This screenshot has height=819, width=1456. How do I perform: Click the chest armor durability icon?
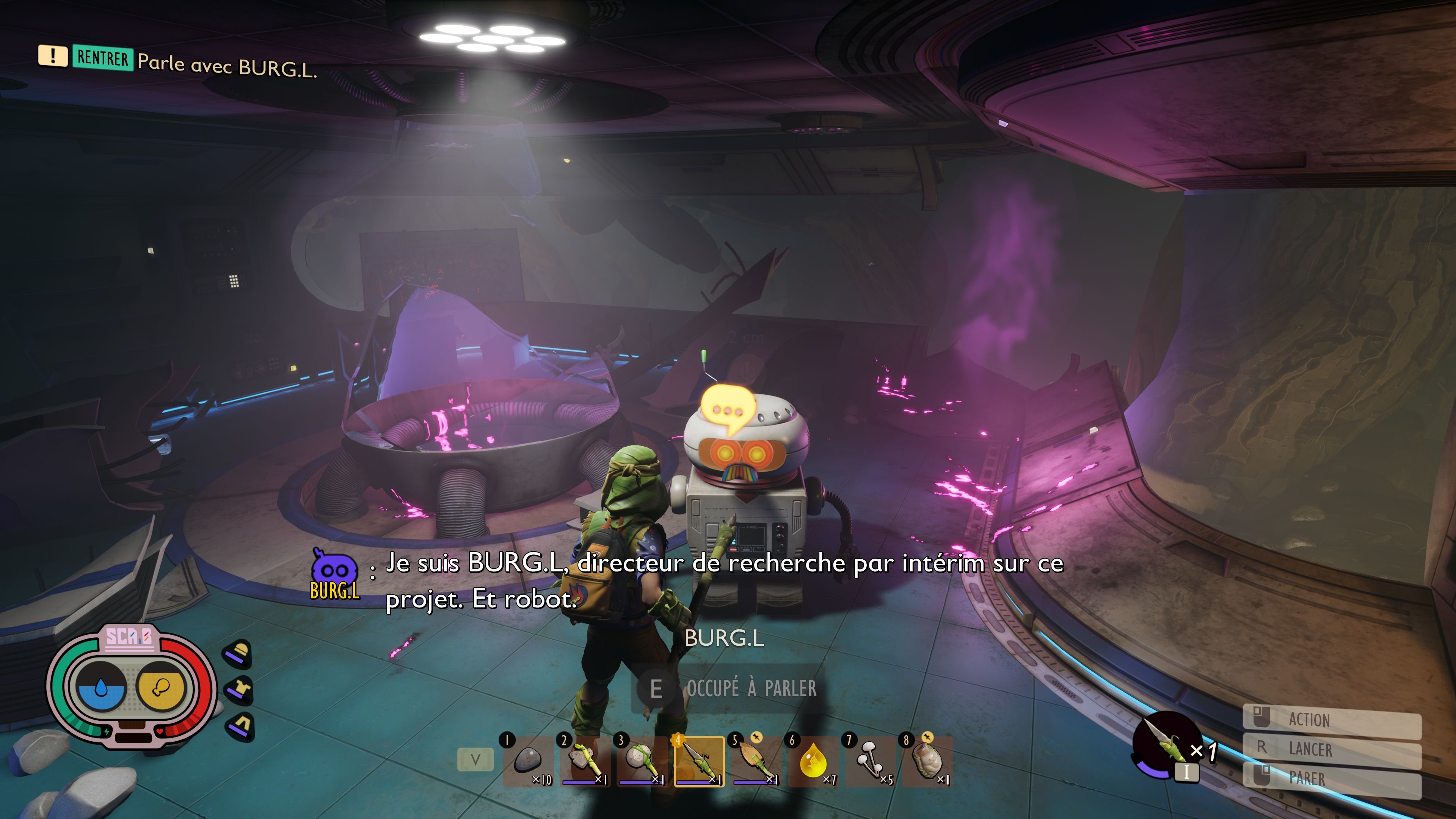click(238, 690)
